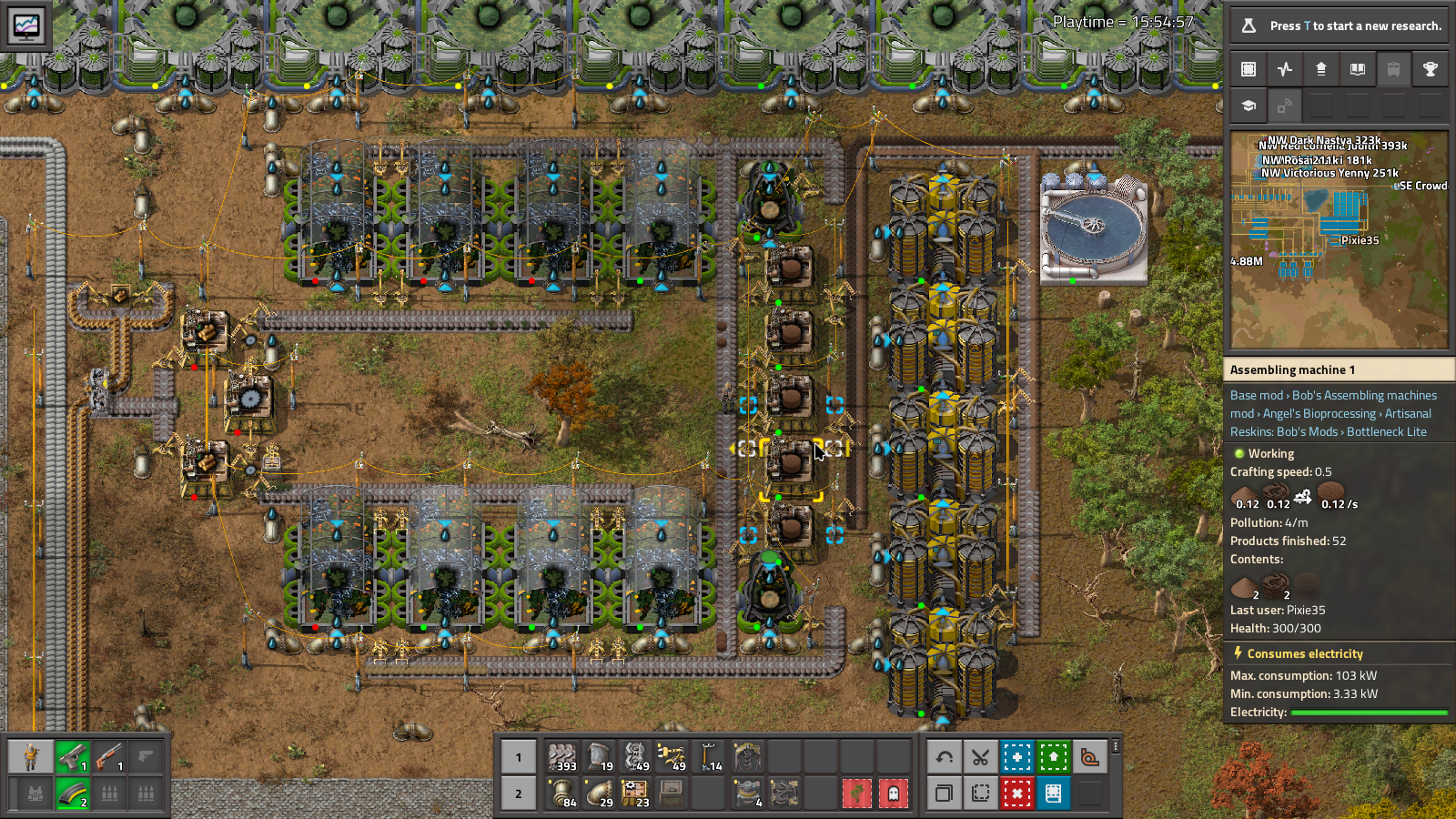Click the undo arrow button
This screenshot has height=819, width=1456.
coord(945,757)
